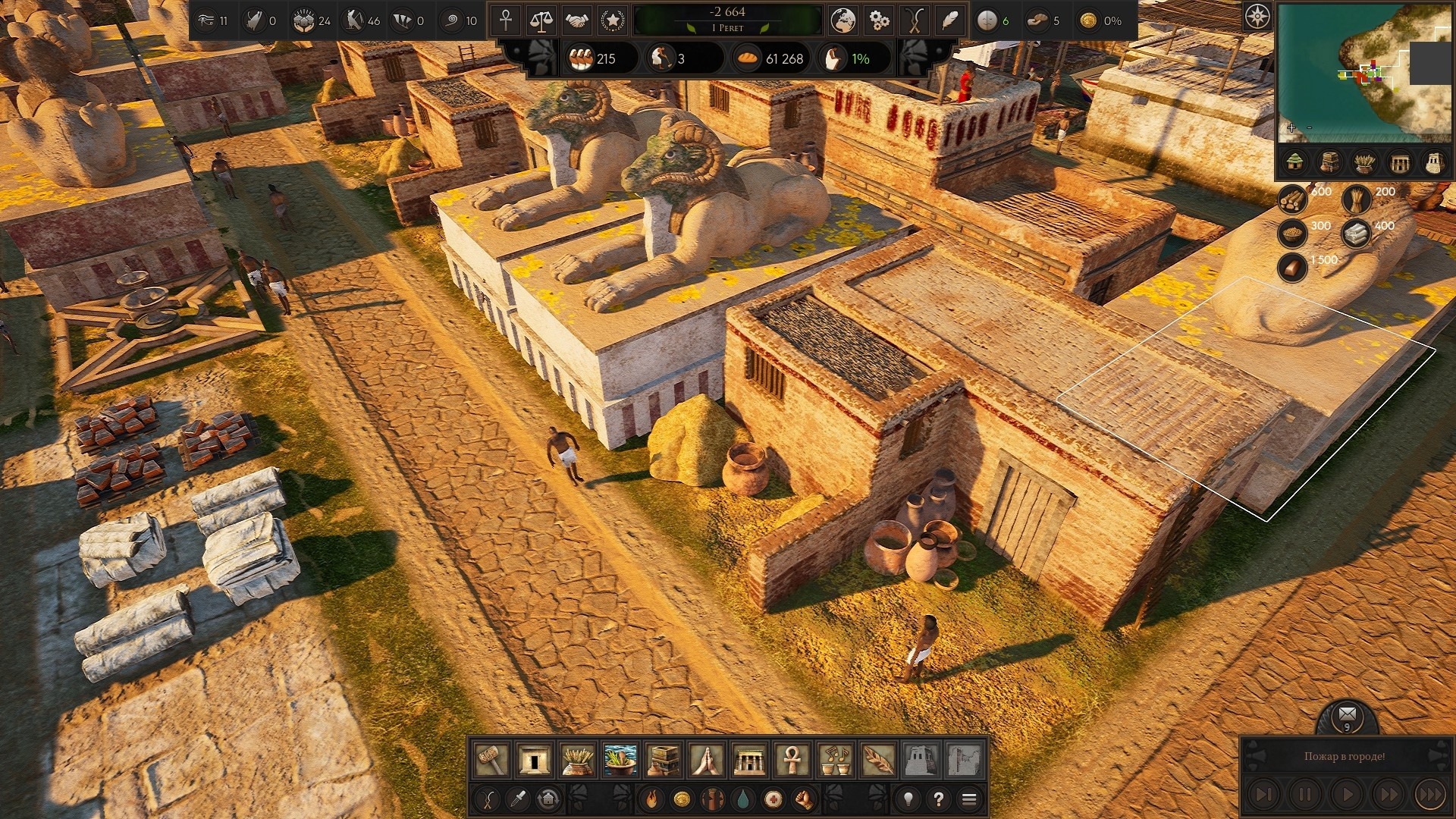
Task: Set game speed to triple fast-forward
Action: (1430, 794)
